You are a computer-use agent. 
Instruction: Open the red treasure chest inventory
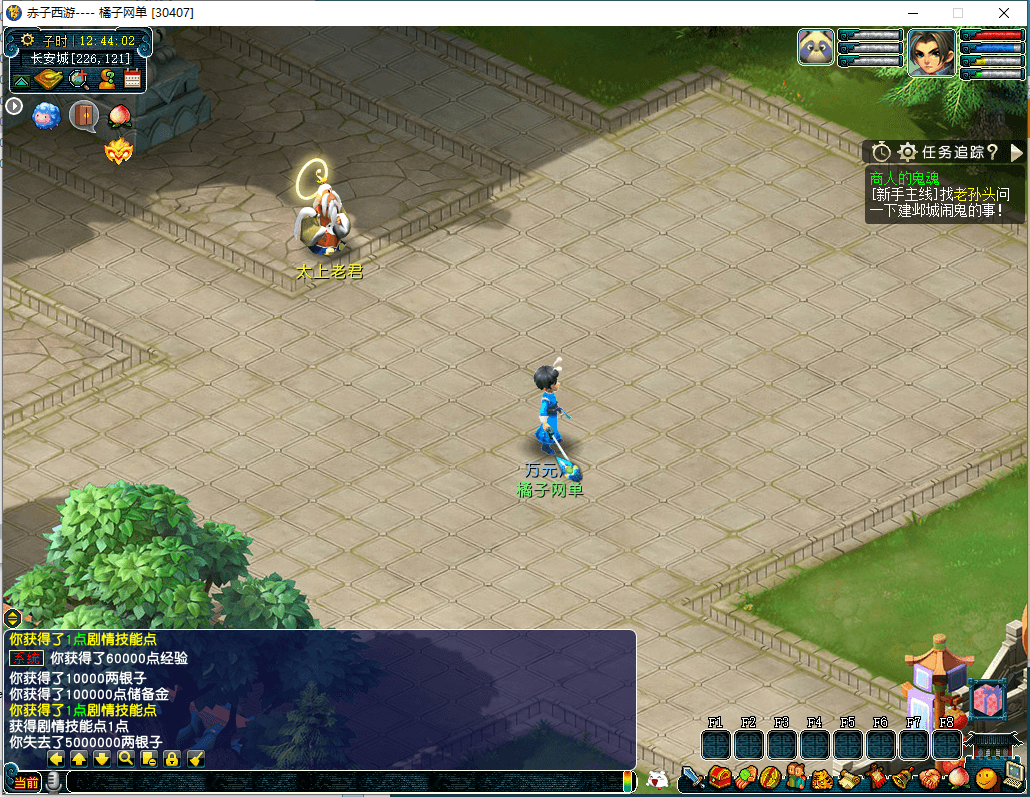point(719,777)
